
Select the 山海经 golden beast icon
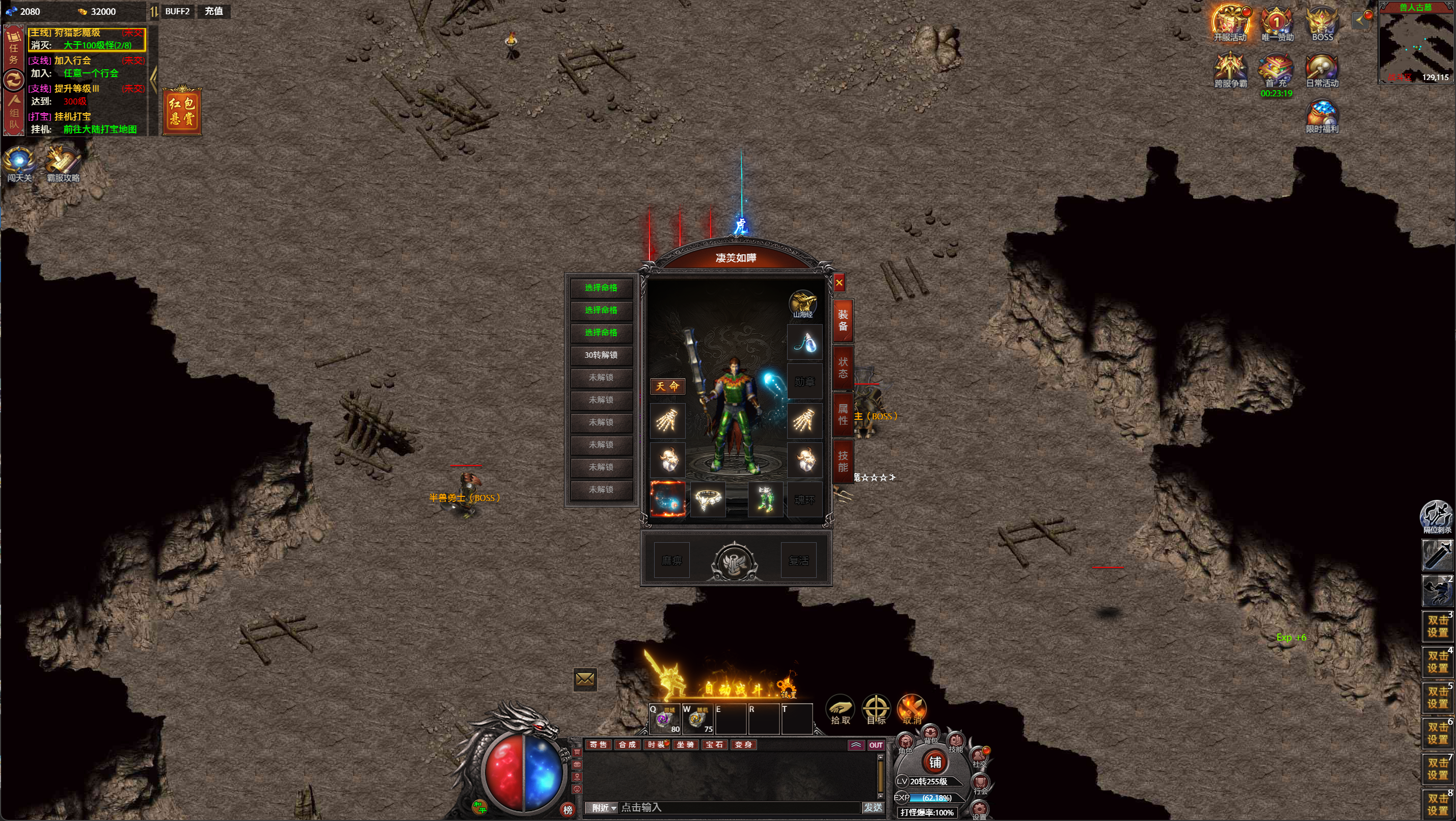(802, 303)
